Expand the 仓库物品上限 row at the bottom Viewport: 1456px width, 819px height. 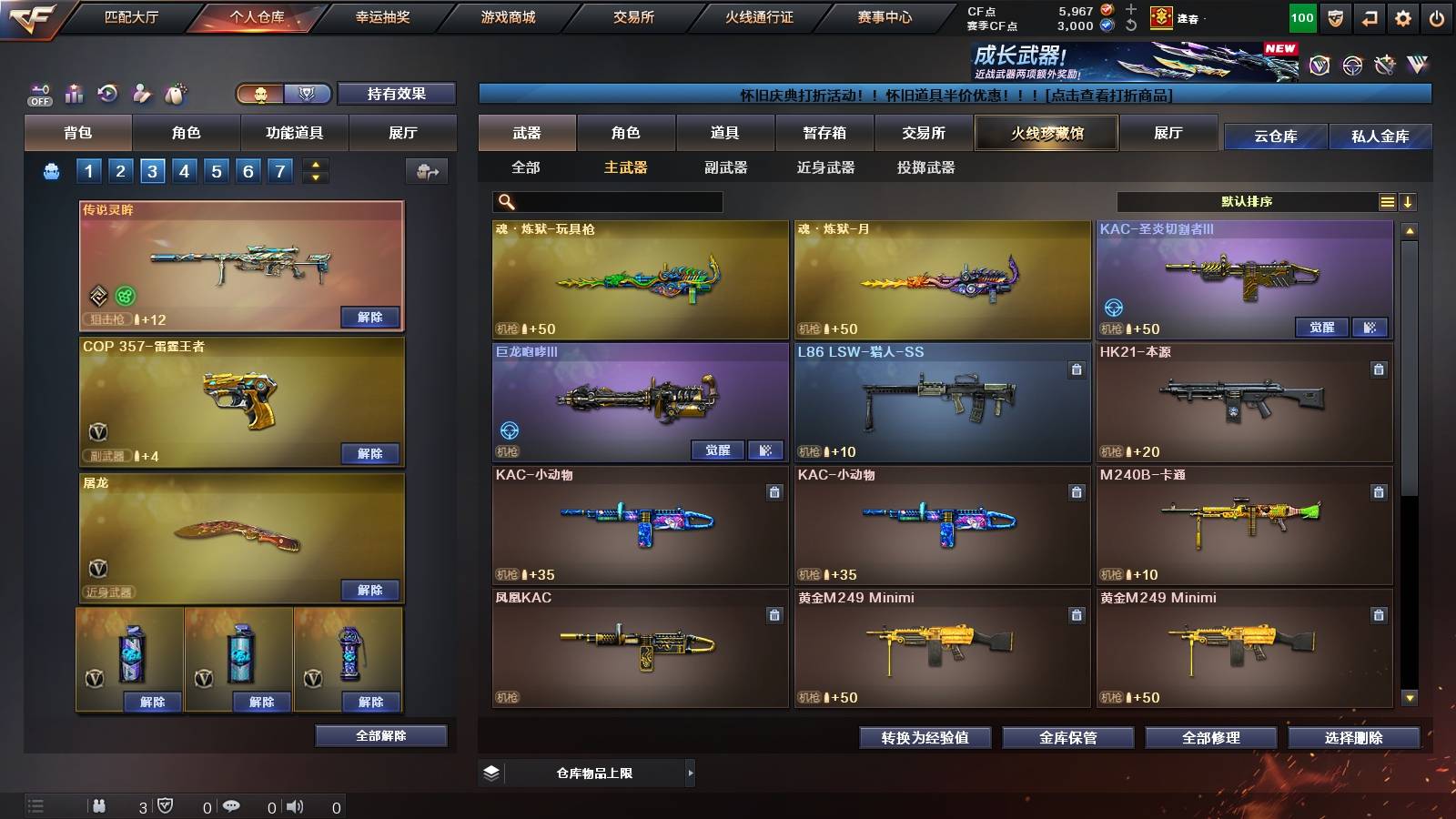[692, 772]
